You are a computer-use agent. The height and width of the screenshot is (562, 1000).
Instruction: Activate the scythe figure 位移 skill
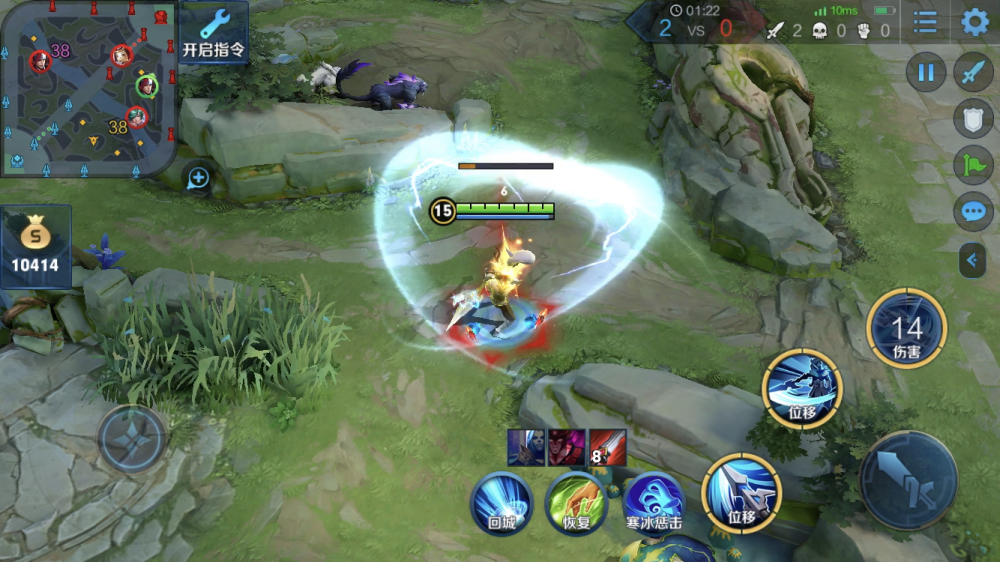pyautogui.click(x=801, y=388)
